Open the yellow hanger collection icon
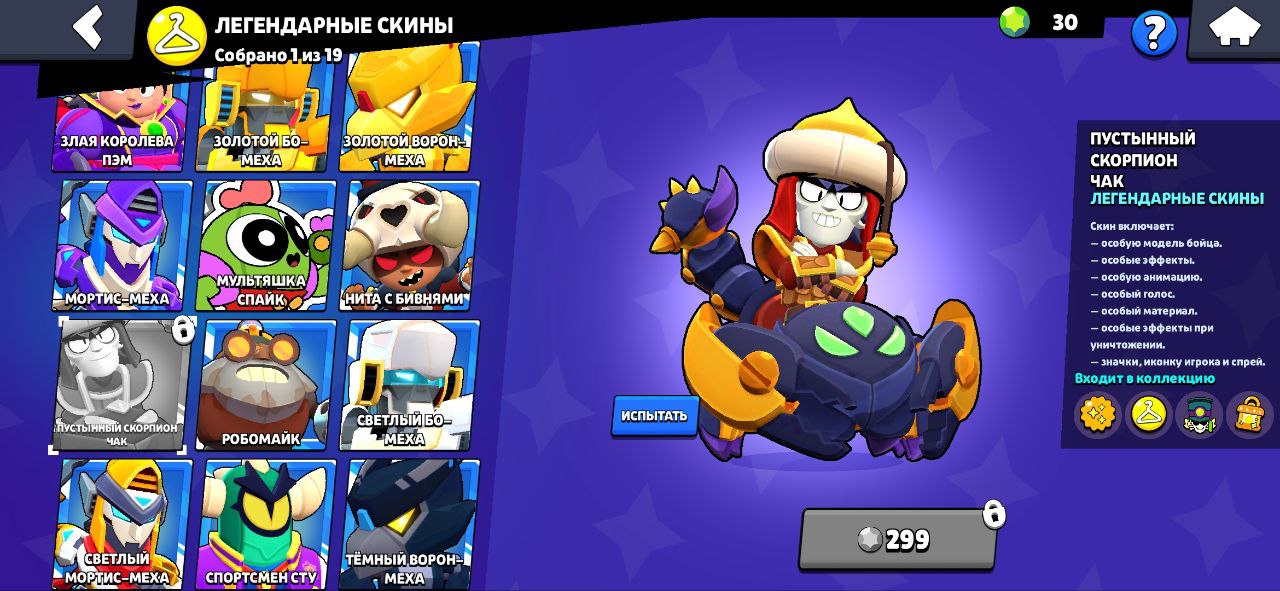 pyautogui.click(x=1148, y=413)
